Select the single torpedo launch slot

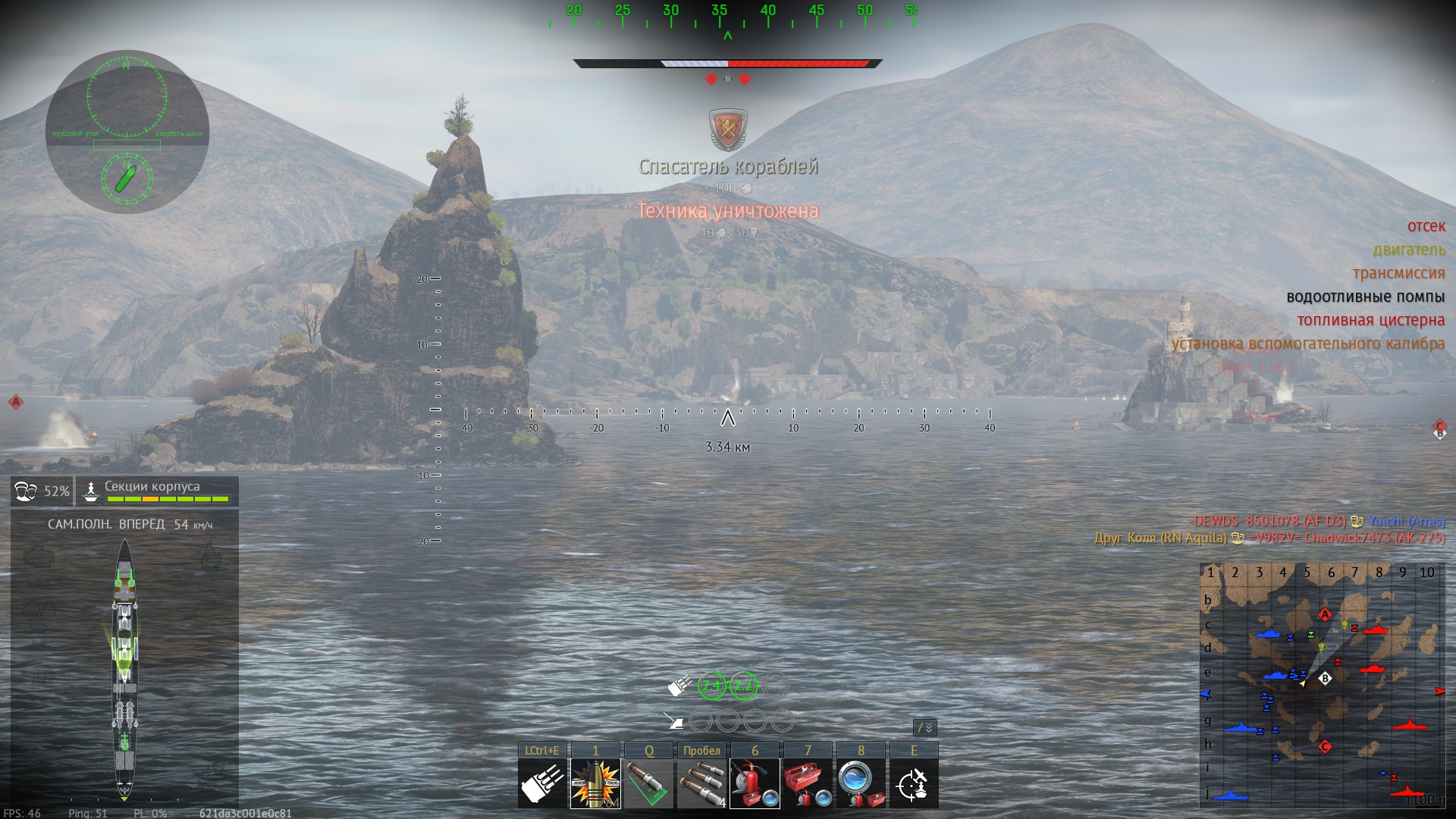(648, 784)
